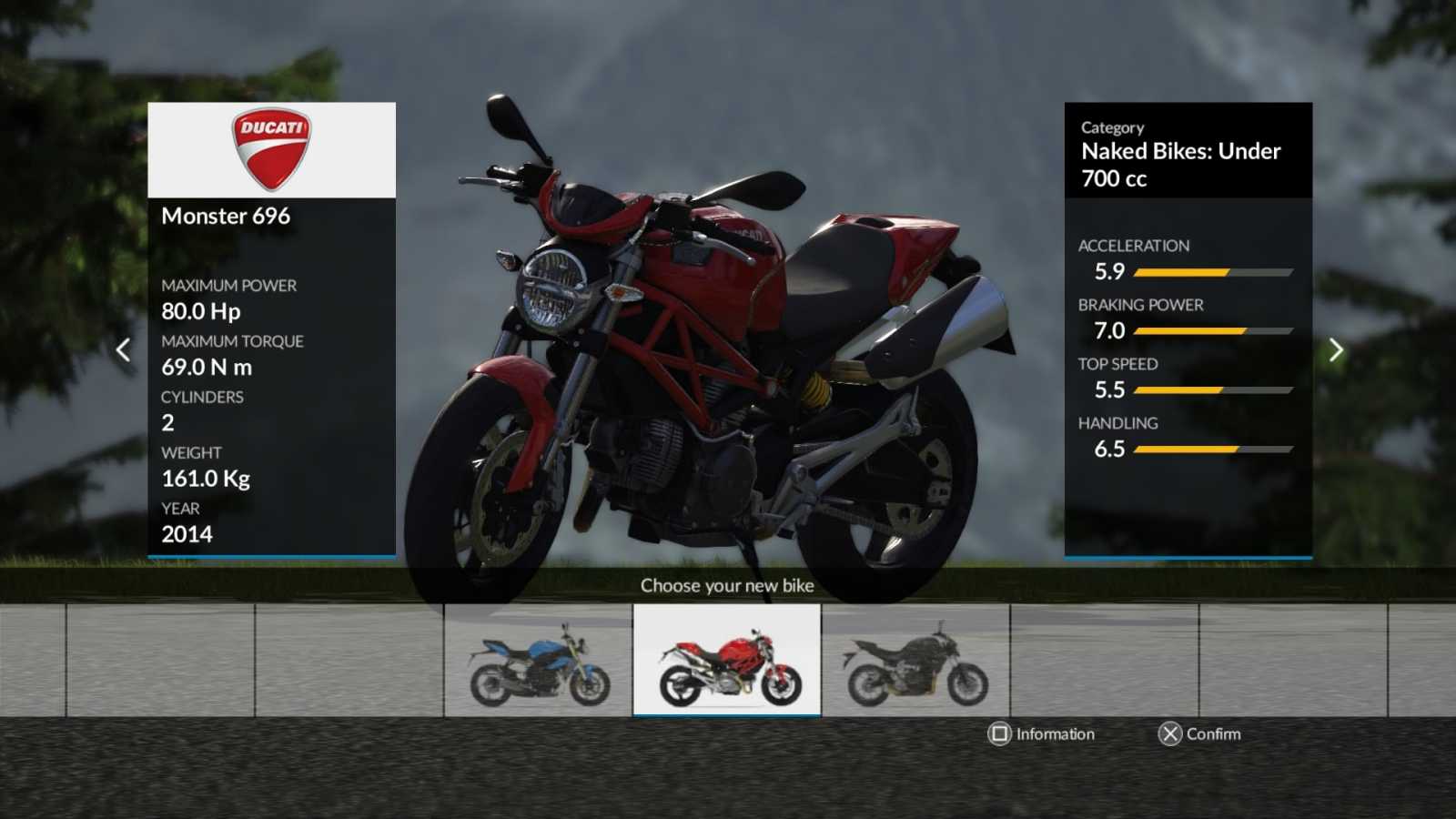Select the empty thumbnail slot left of blue bike
Screen dimensions: 1456x819
tap(350, 662)
